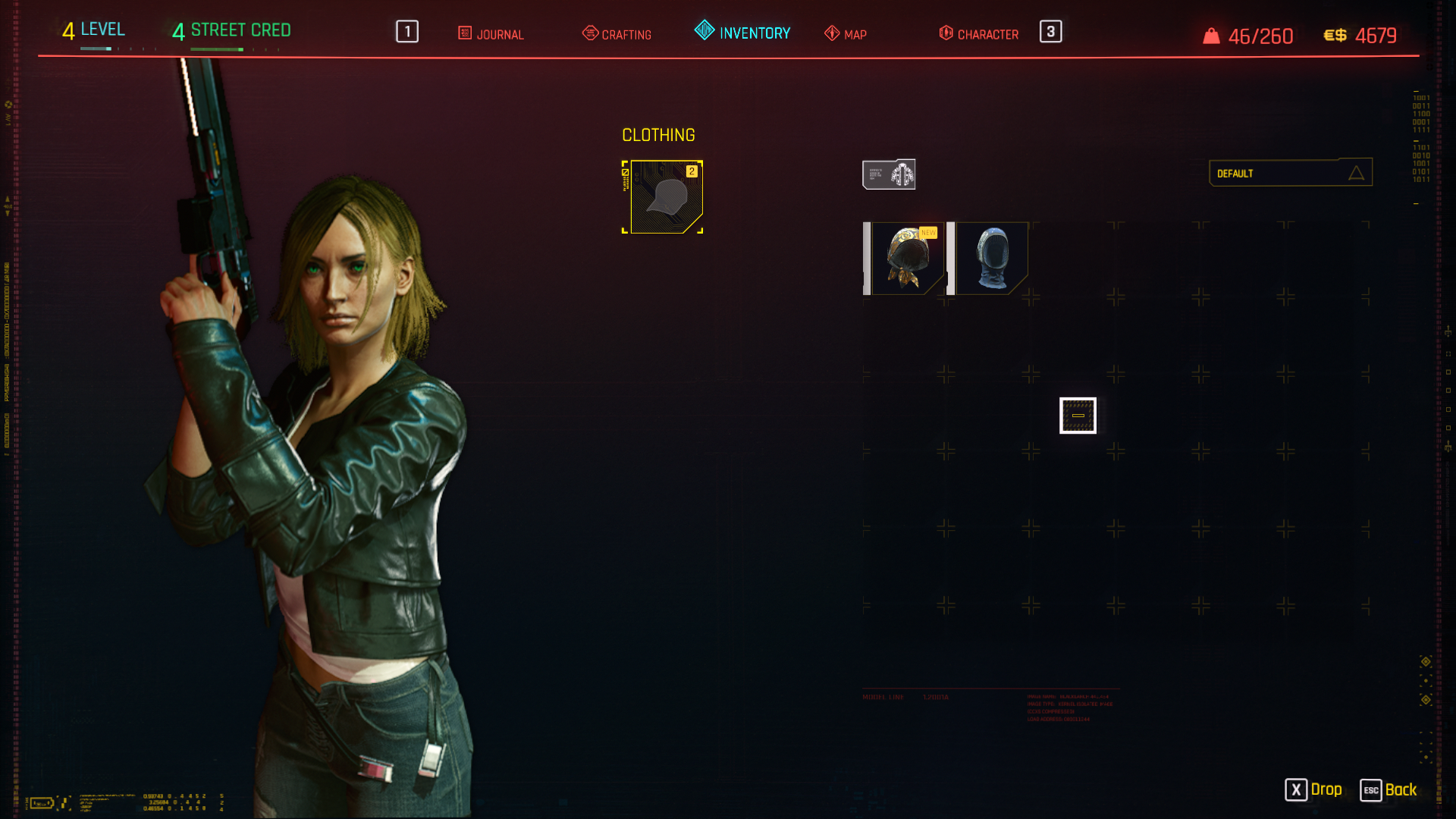1456x819 pixels.
Task: Click the clothing category filter icon
Action: 889,174
